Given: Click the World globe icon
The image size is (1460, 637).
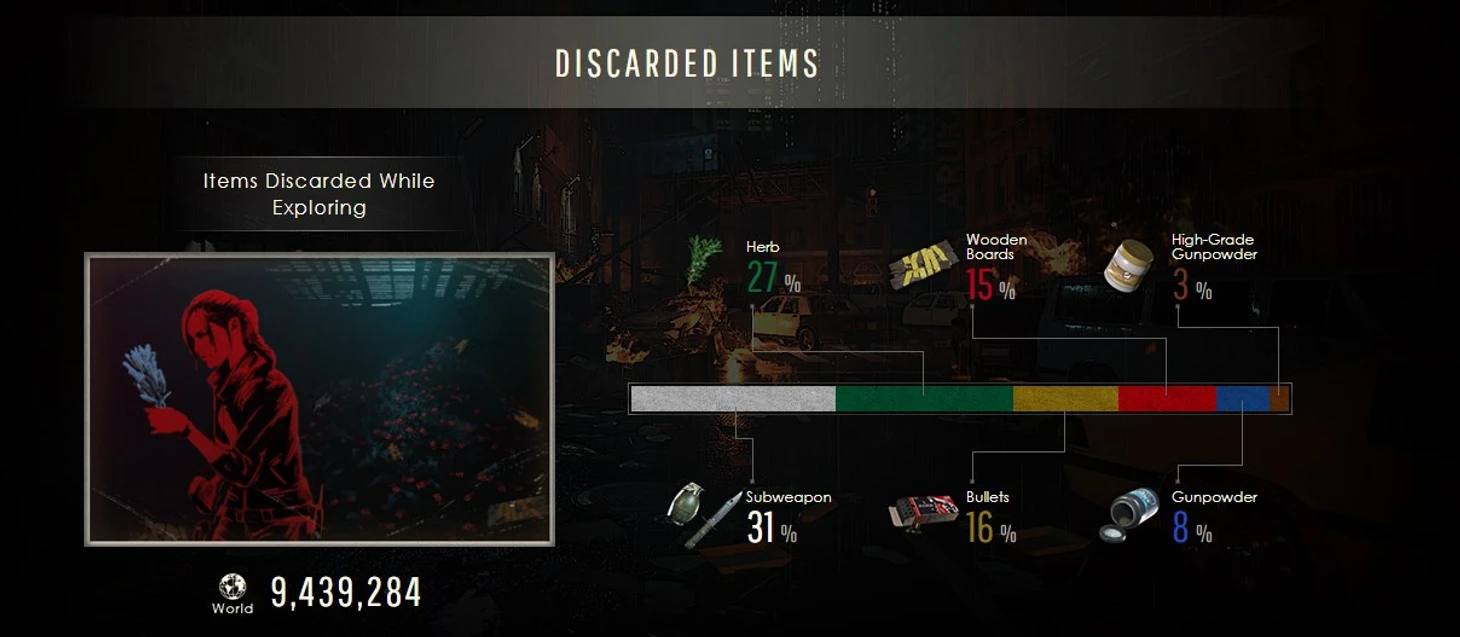Looking at the screenshot, I should (x=232, y=586).
